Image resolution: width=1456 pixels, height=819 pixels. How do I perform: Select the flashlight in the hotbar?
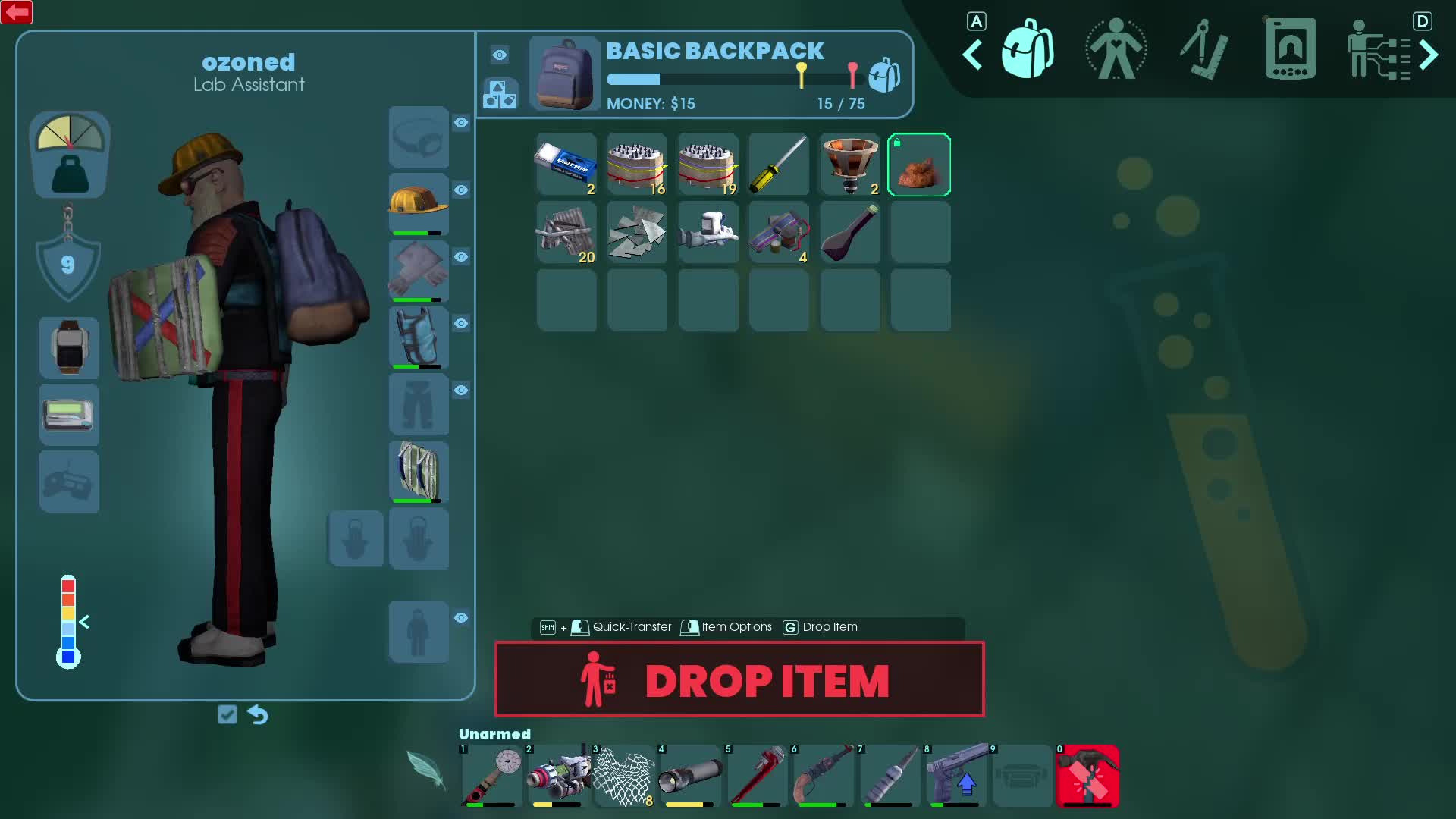(x=690, y=776)
